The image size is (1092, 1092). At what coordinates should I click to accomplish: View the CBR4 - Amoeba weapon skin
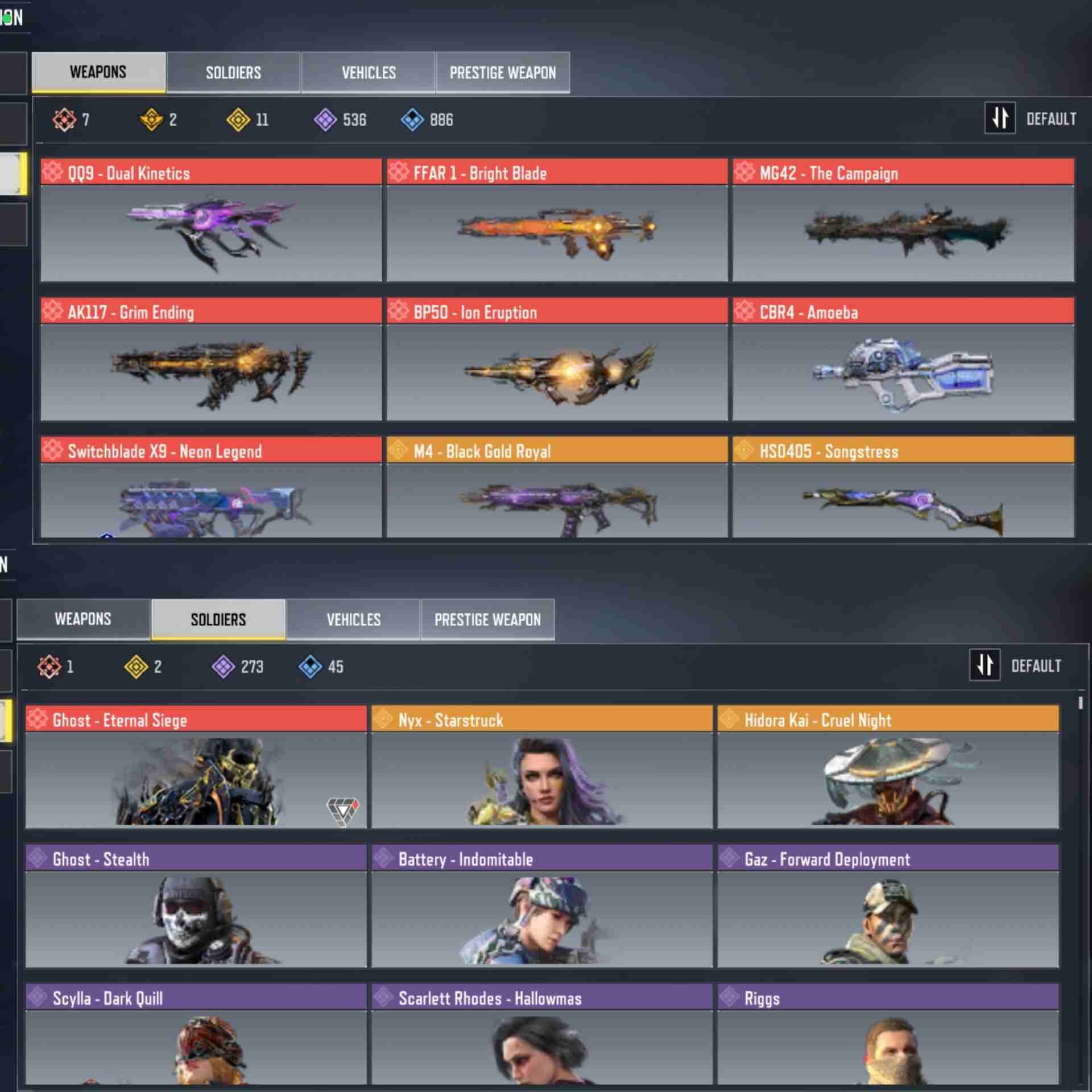pyautogui.click(x=903, y=359)
